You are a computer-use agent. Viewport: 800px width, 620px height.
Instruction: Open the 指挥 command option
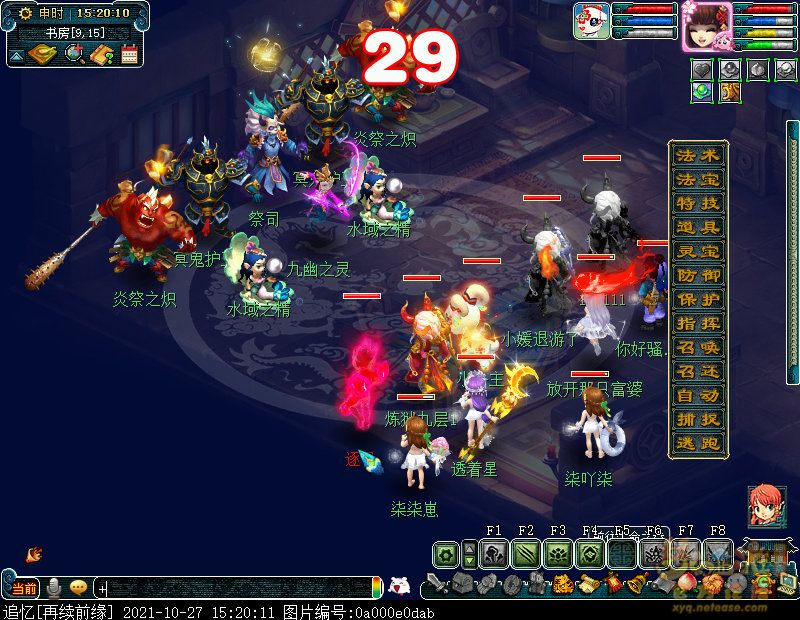pos(698,324)
